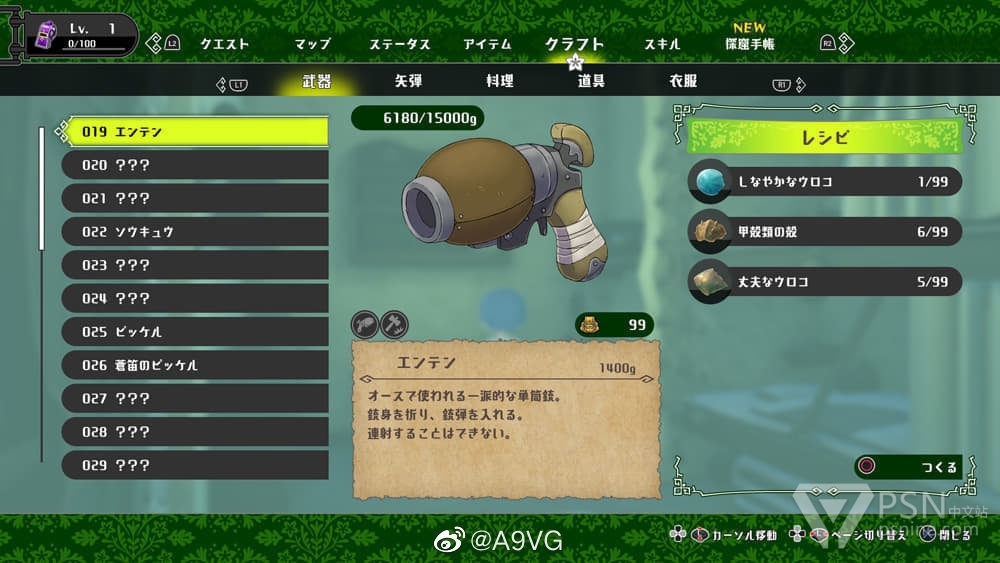The height and width of the screenshot is (563, 1000).
Task: Select the 衣服 crafting category
Action: coord(683,81)
